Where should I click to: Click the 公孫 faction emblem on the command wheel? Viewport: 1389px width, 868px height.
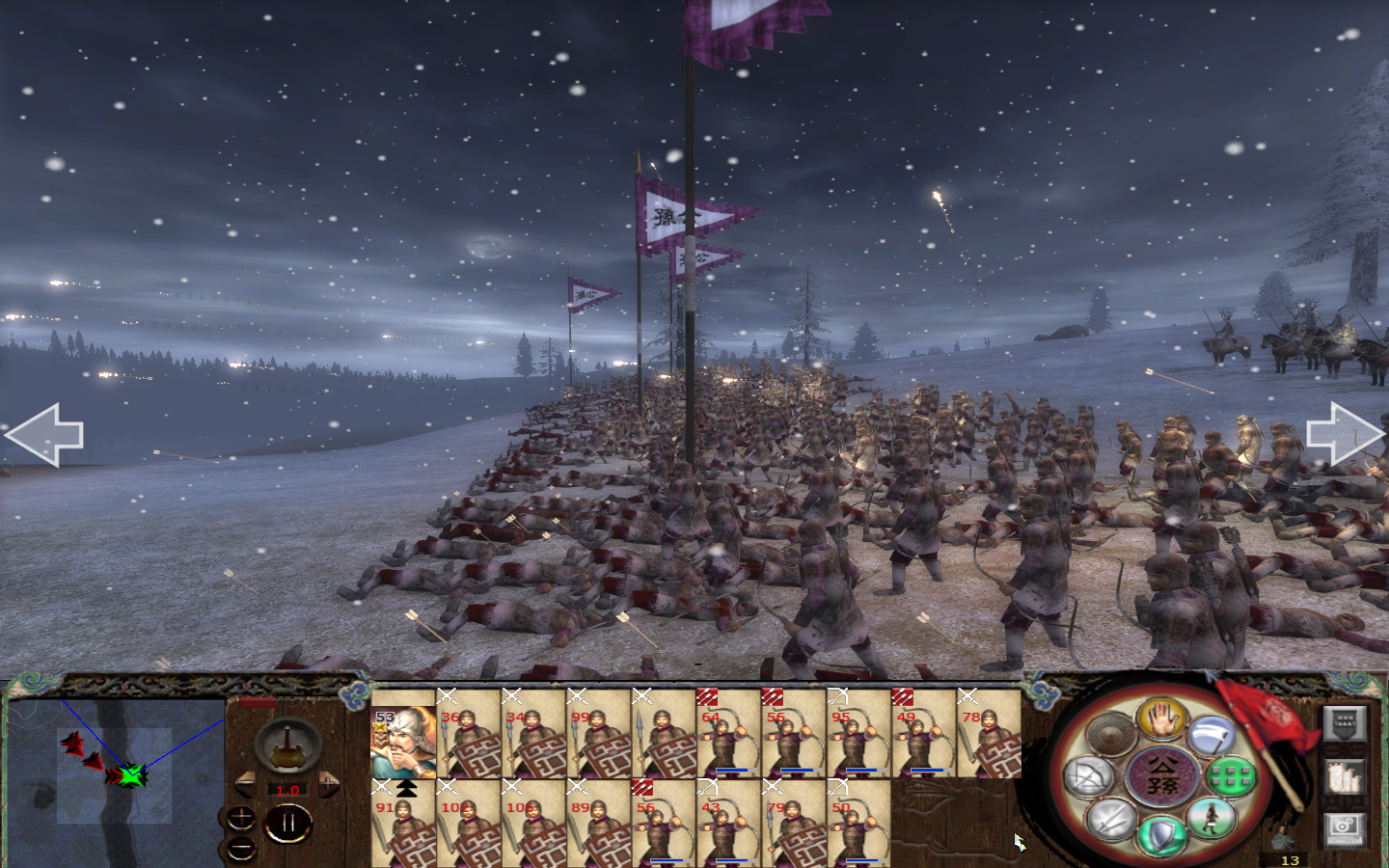[x=1163, y=775]
